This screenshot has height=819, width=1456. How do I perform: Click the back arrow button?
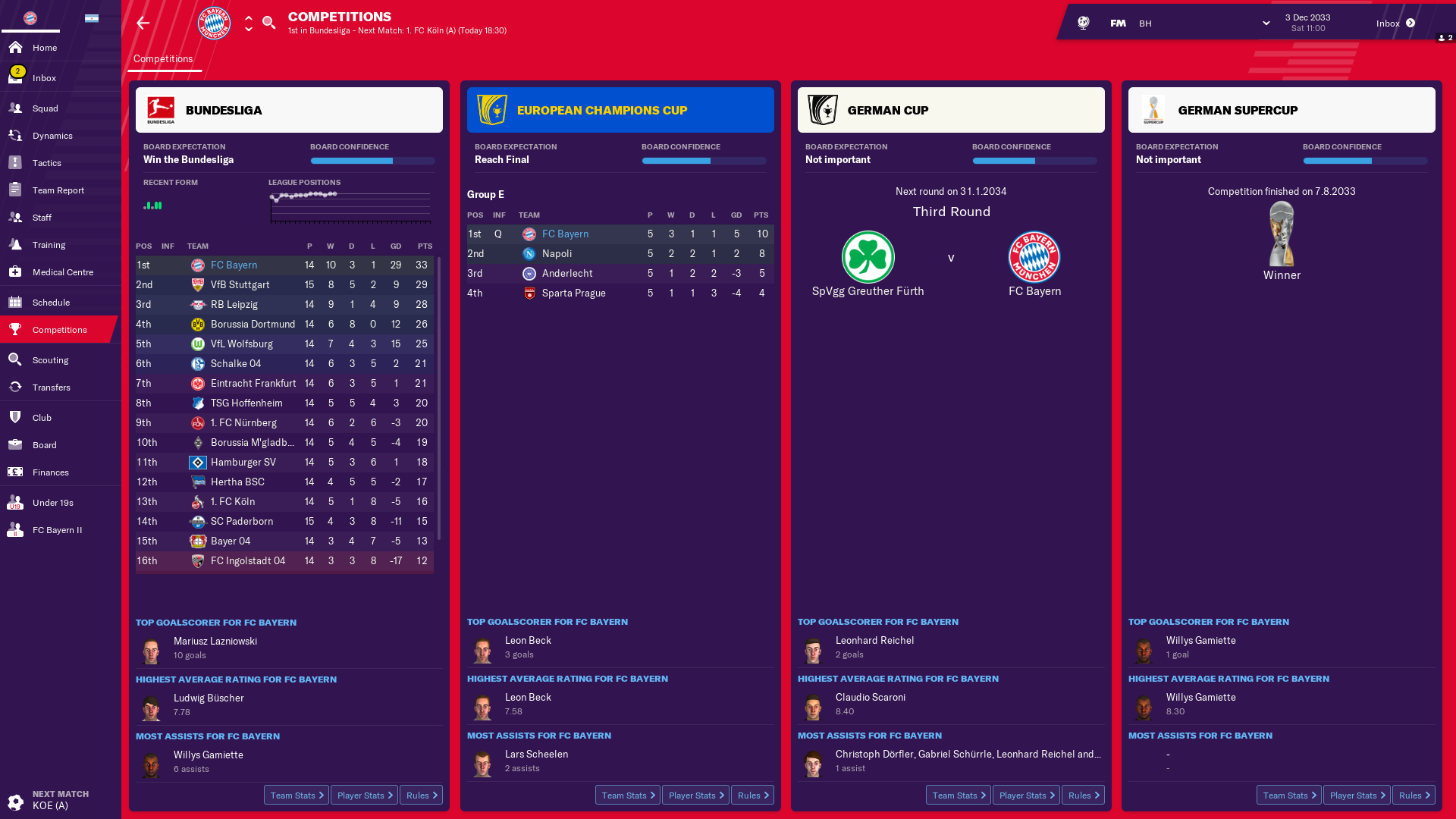tap(143, 24)
